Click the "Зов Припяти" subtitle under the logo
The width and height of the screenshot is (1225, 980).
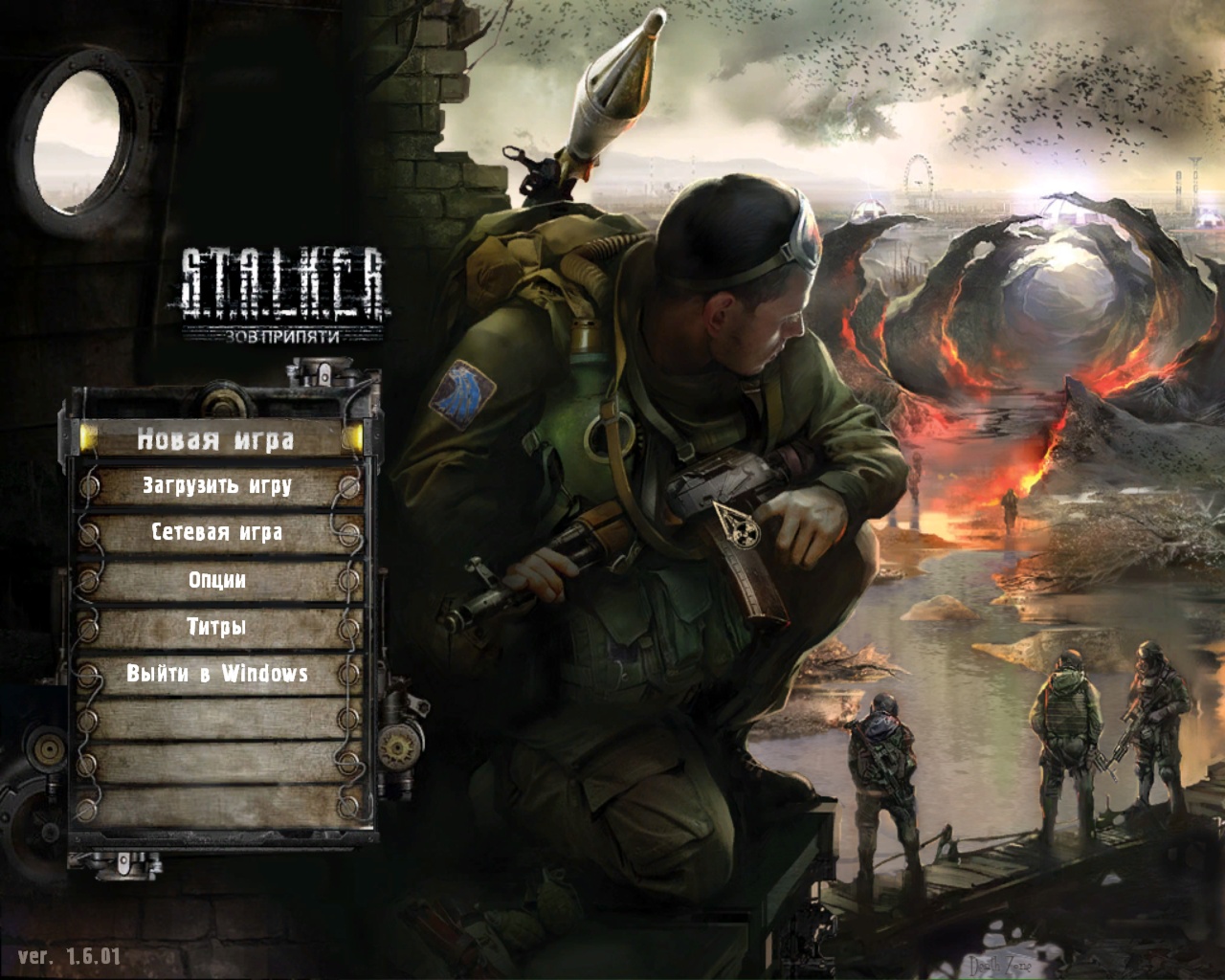pos(284,334)
